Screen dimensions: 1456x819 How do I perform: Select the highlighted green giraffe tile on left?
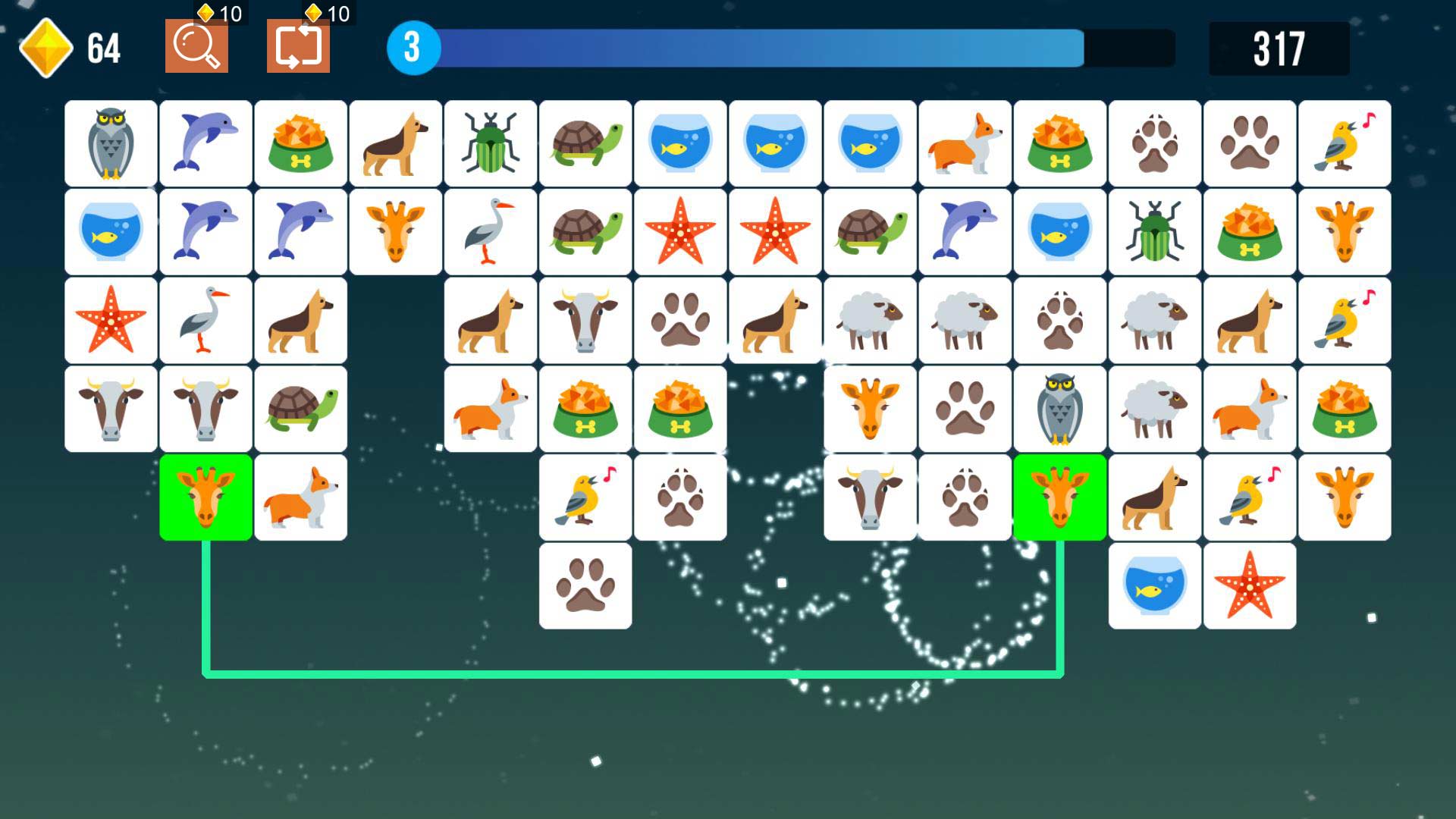coord(205,497)
